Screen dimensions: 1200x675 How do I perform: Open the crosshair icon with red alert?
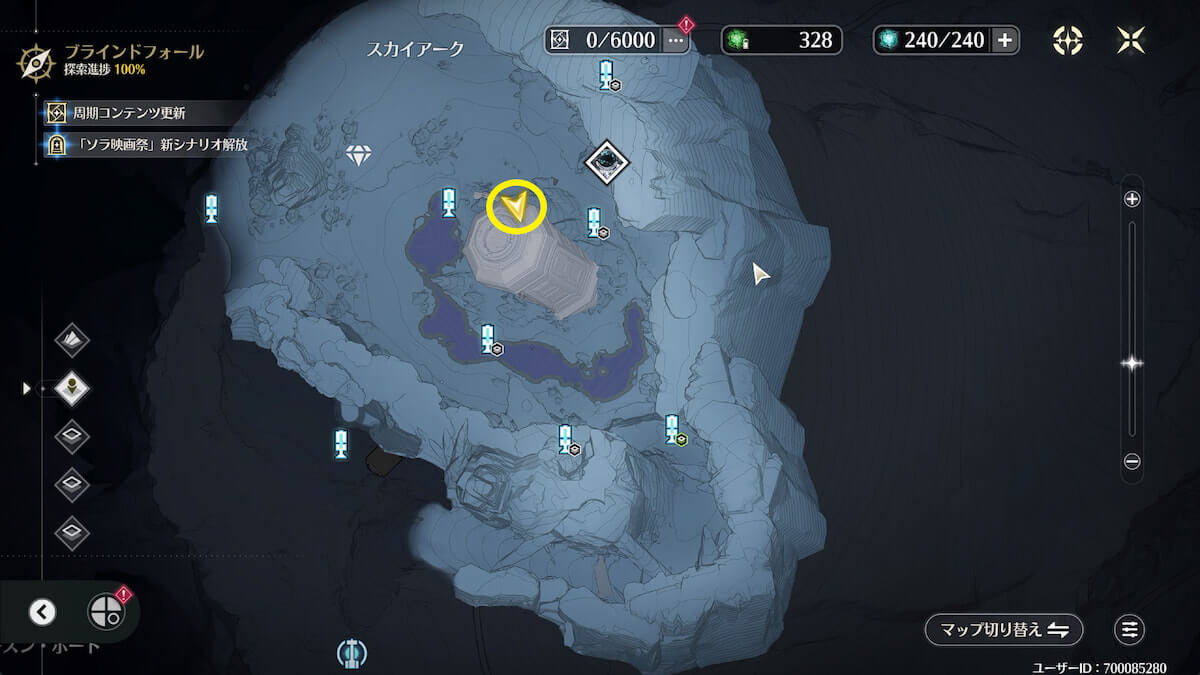(x=106, y=610)
